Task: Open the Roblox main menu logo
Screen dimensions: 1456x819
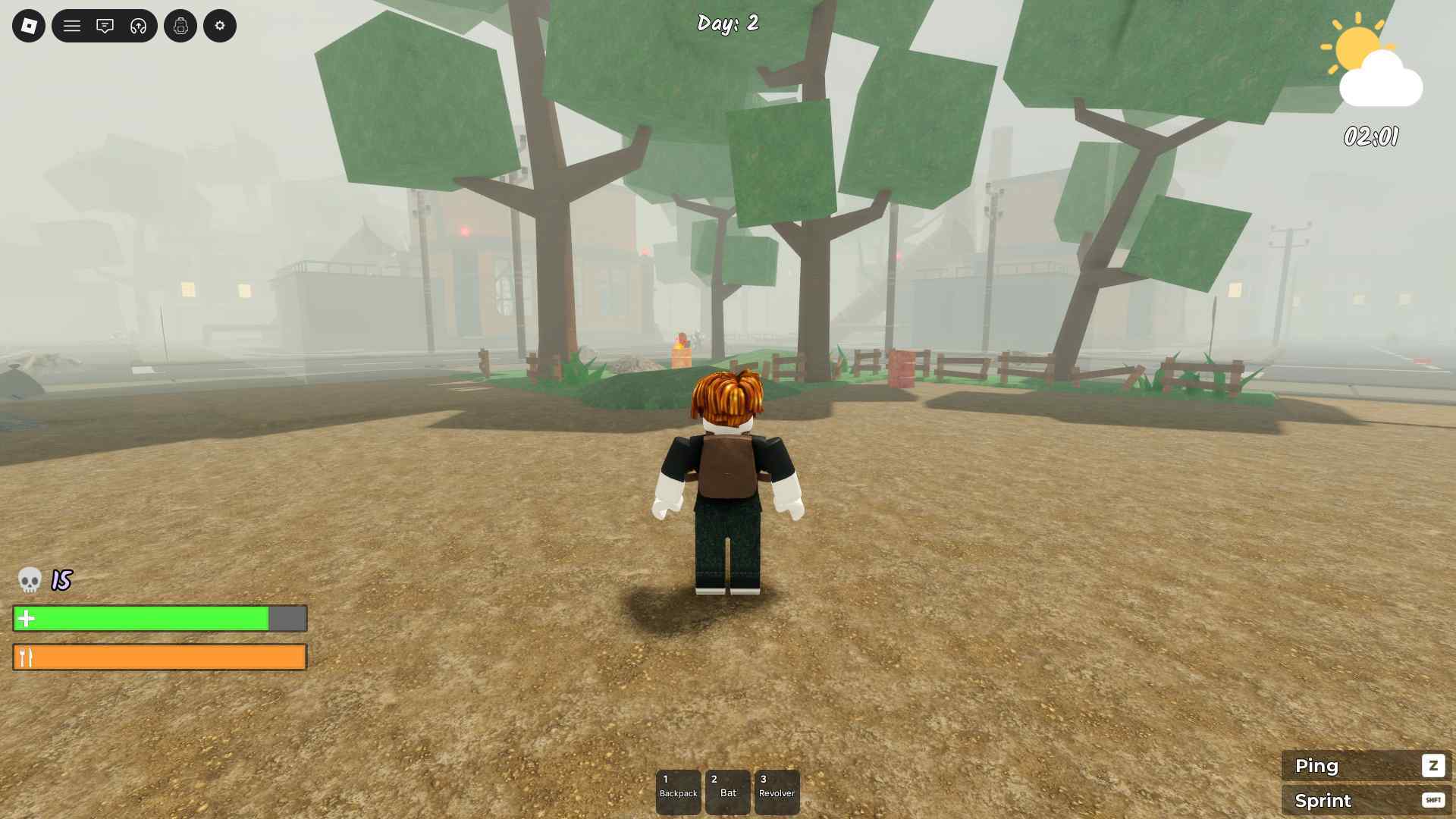Action: coord(28,25)
